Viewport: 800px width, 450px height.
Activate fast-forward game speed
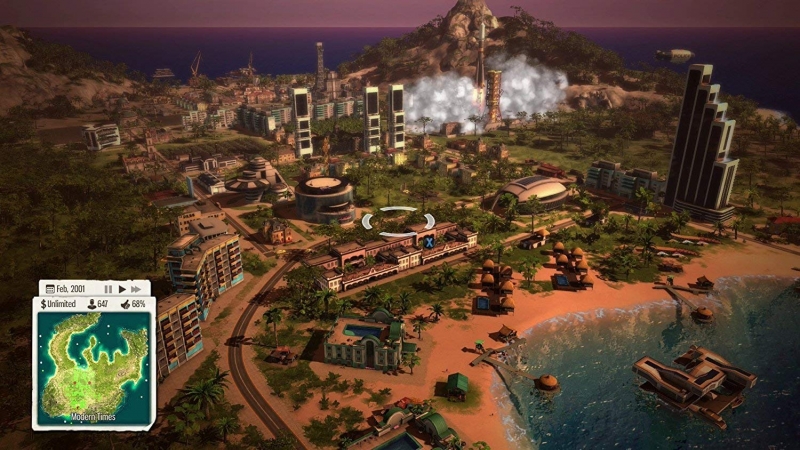click(x=137, y=288)
